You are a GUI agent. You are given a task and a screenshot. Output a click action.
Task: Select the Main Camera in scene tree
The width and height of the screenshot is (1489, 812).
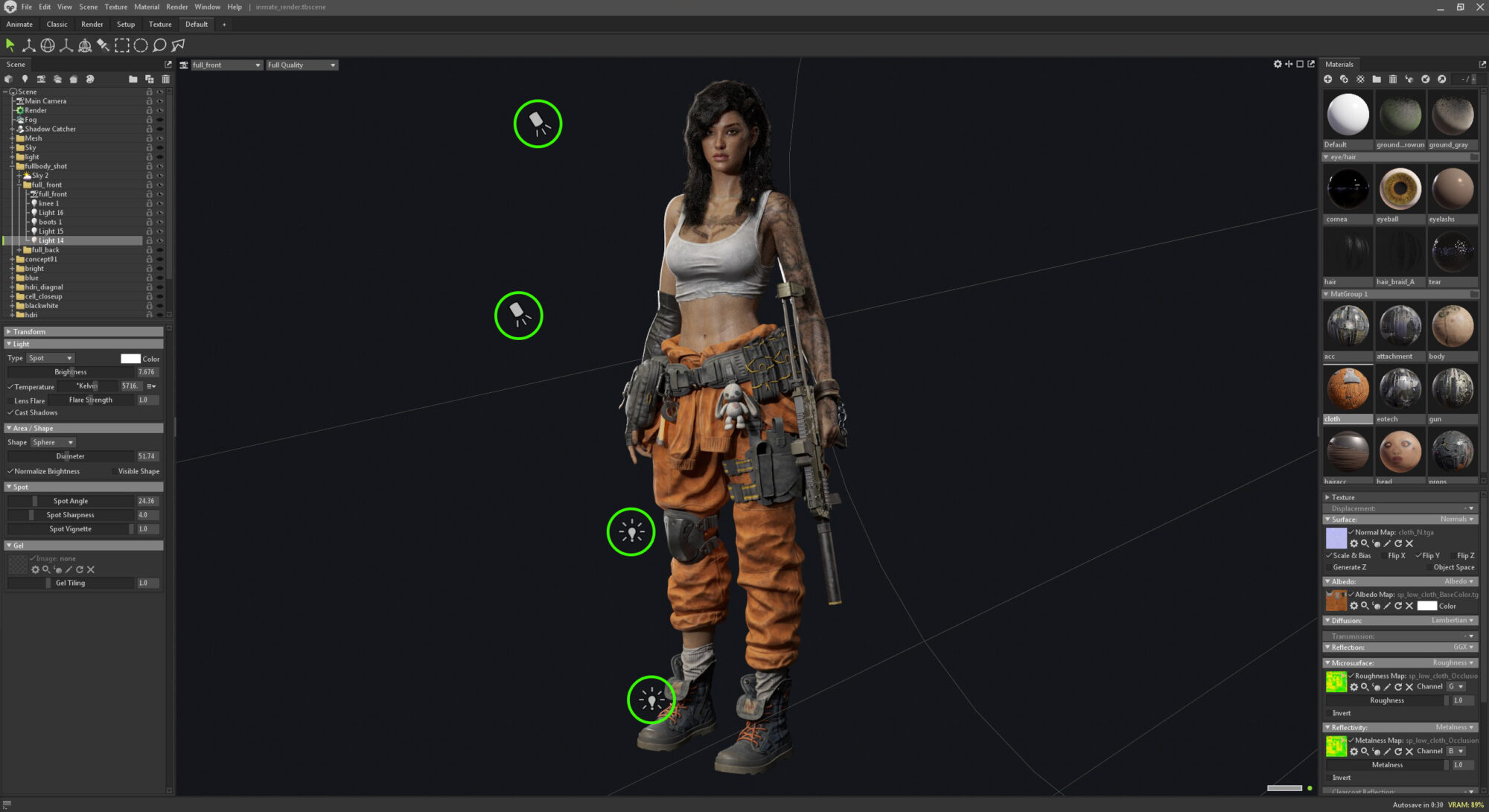(45, 101)
